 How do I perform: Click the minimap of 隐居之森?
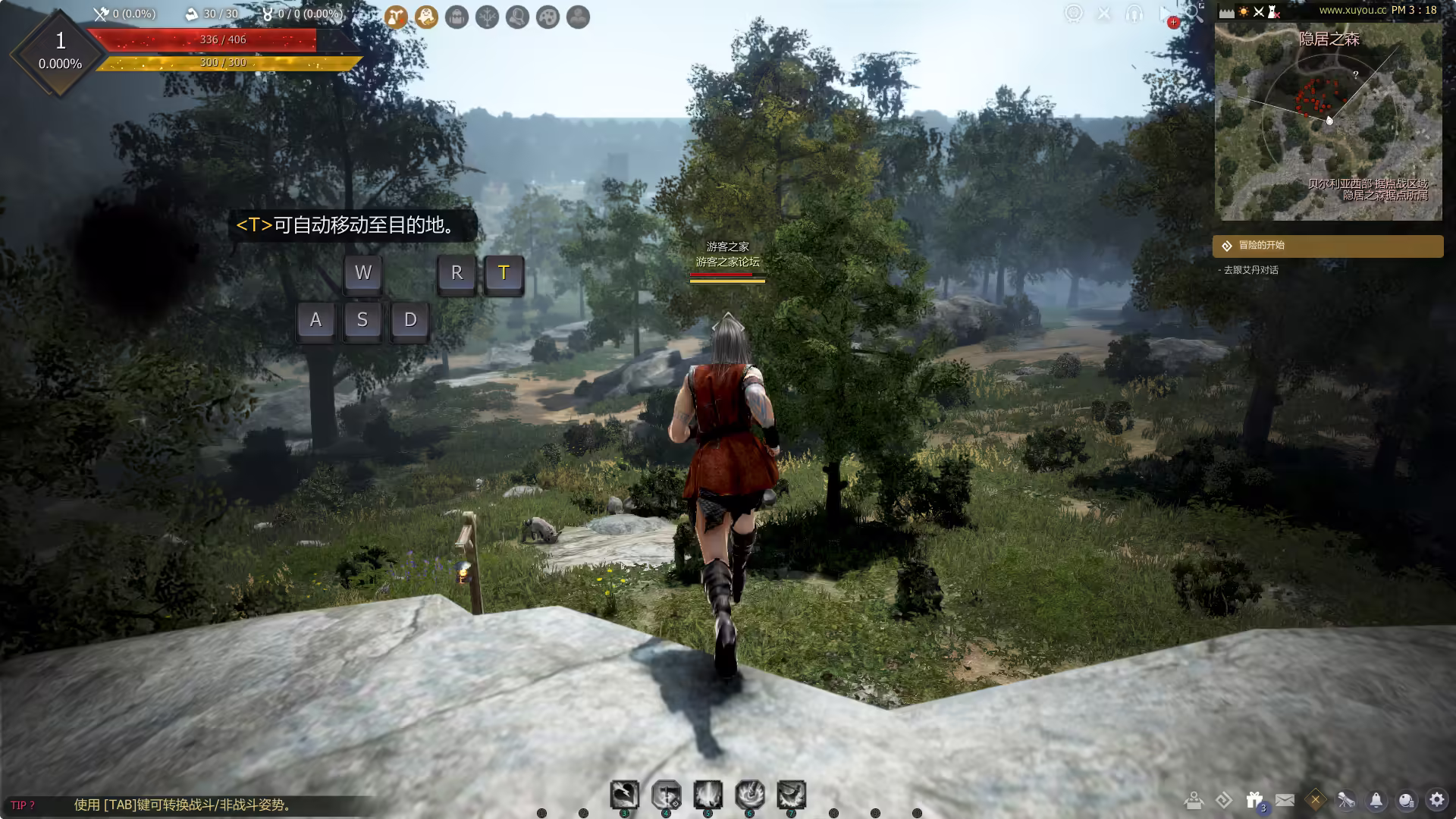(1328, 121)
